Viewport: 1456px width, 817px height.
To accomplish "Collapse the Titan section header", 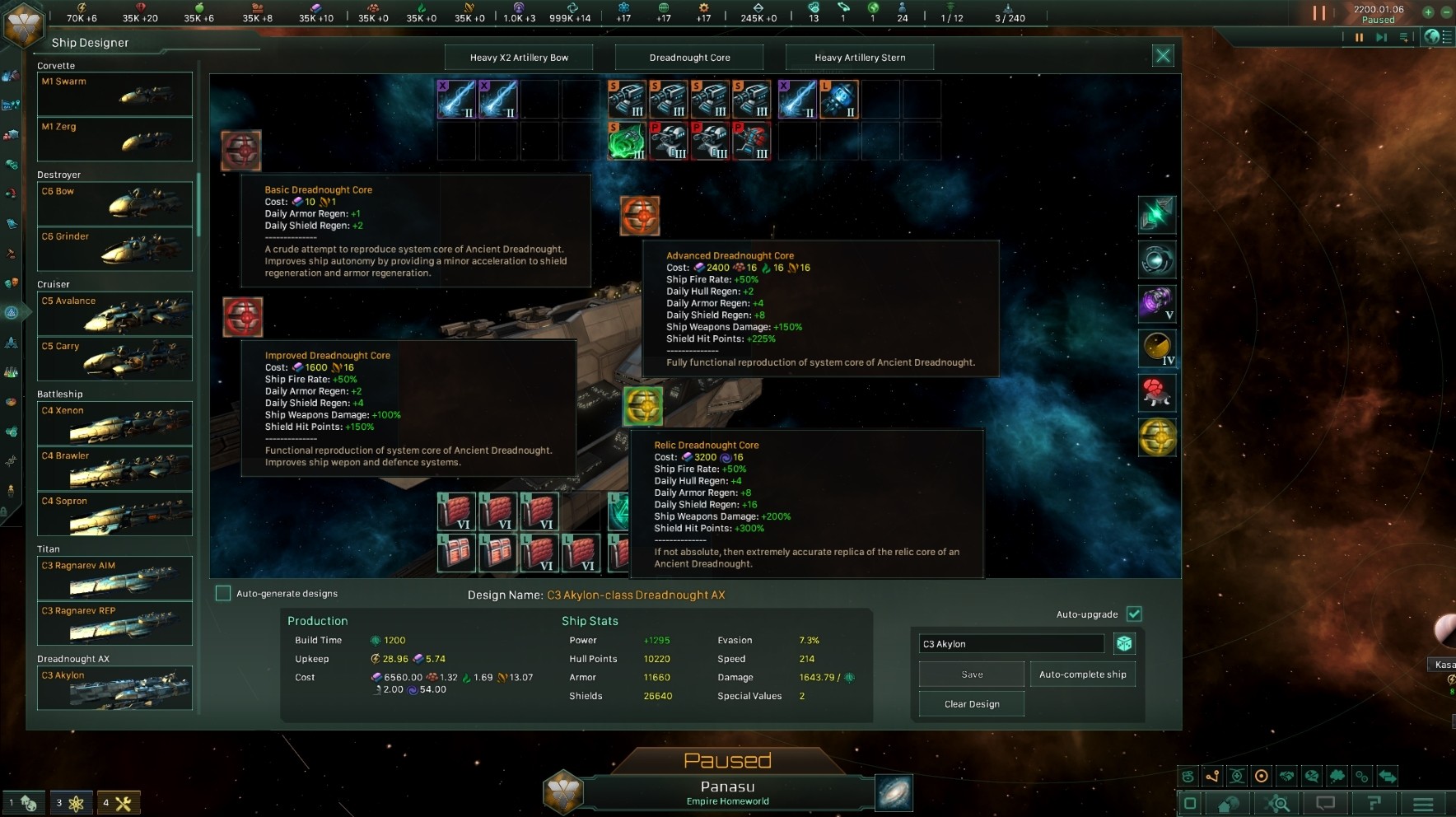I will tap(49, 549).
